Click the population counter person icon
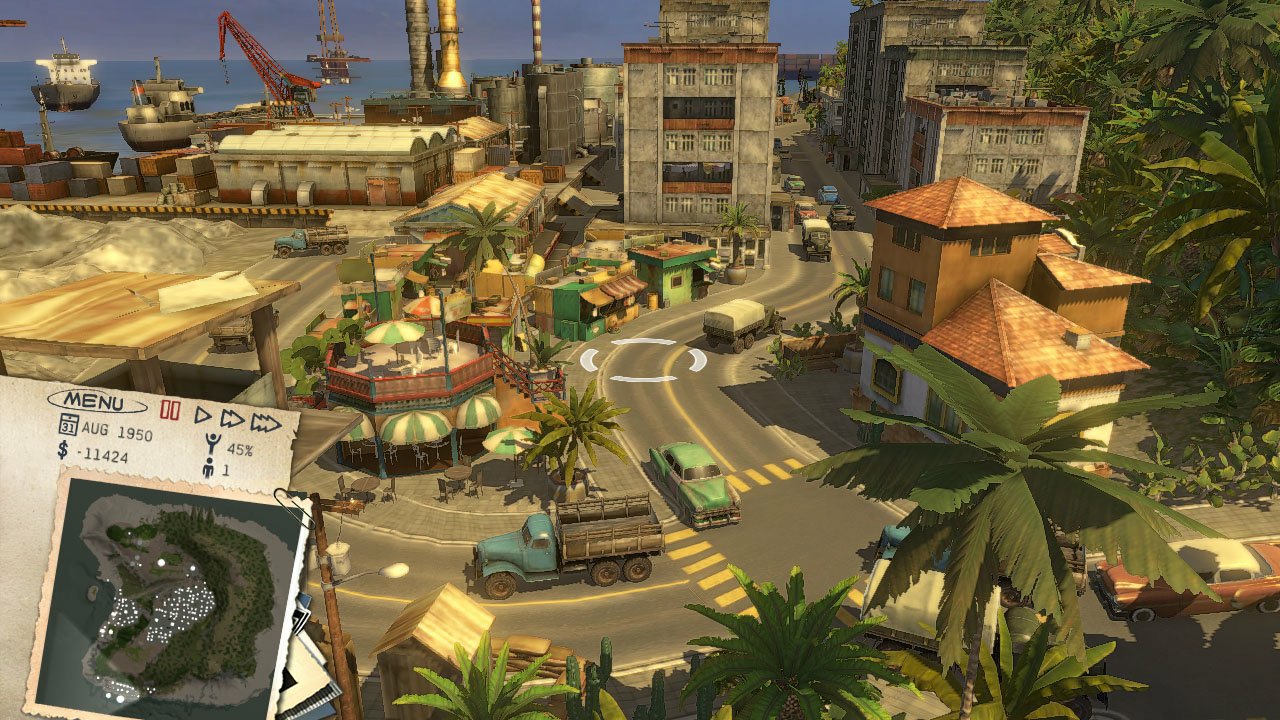Image resolution: width=1280 pixels, height=720 pixels. tap(209, 467)
